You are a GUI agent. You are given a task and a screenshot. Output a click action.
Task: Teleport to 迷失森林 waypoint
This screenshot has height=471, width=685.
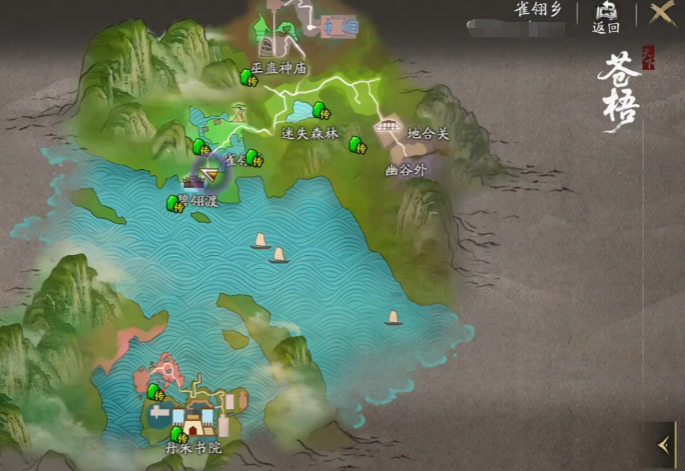pyautogui.click(x=320, y=110)
